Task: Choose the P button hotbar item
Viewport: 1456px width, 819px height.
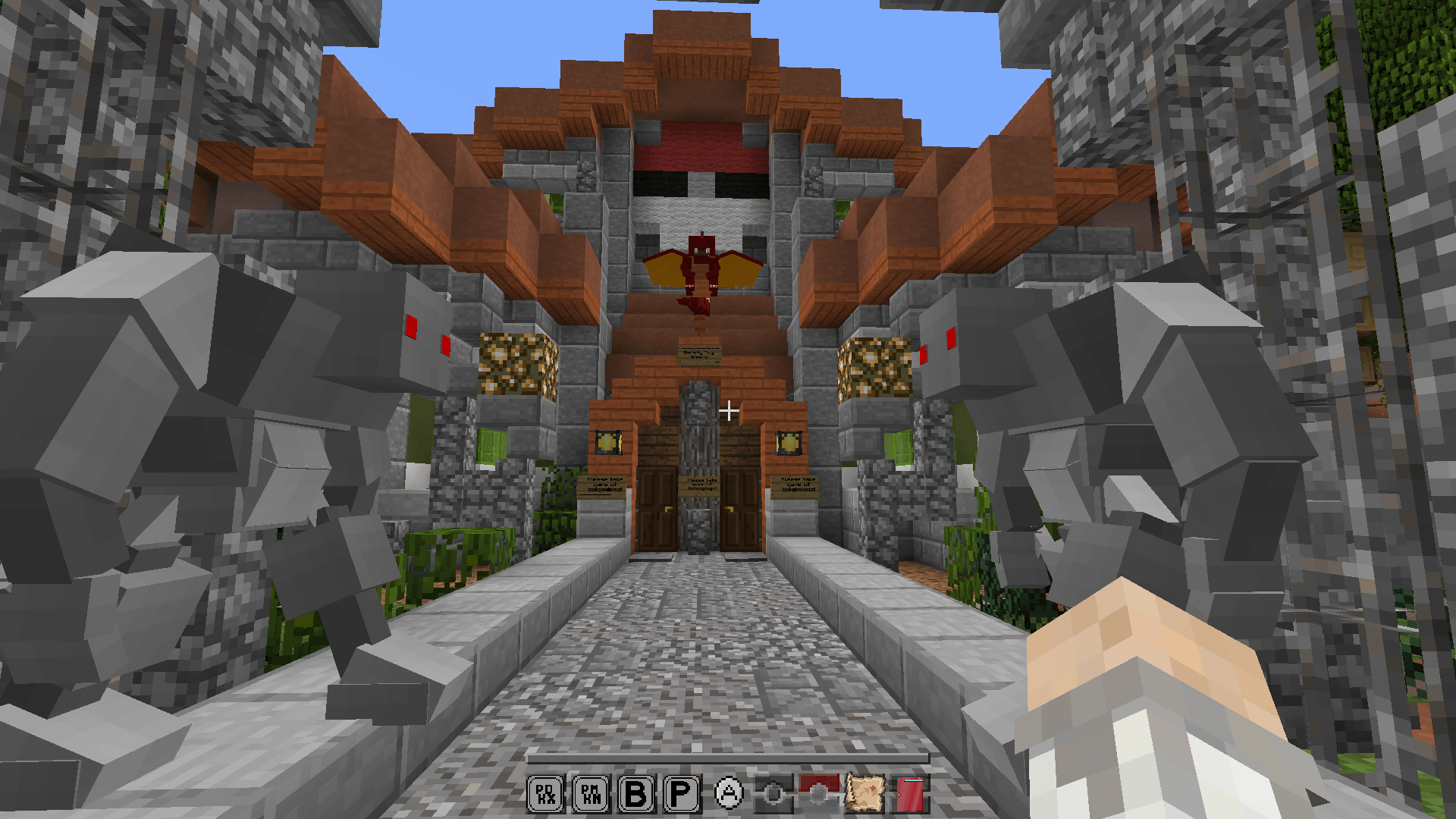Action: [x=682, y=794]
